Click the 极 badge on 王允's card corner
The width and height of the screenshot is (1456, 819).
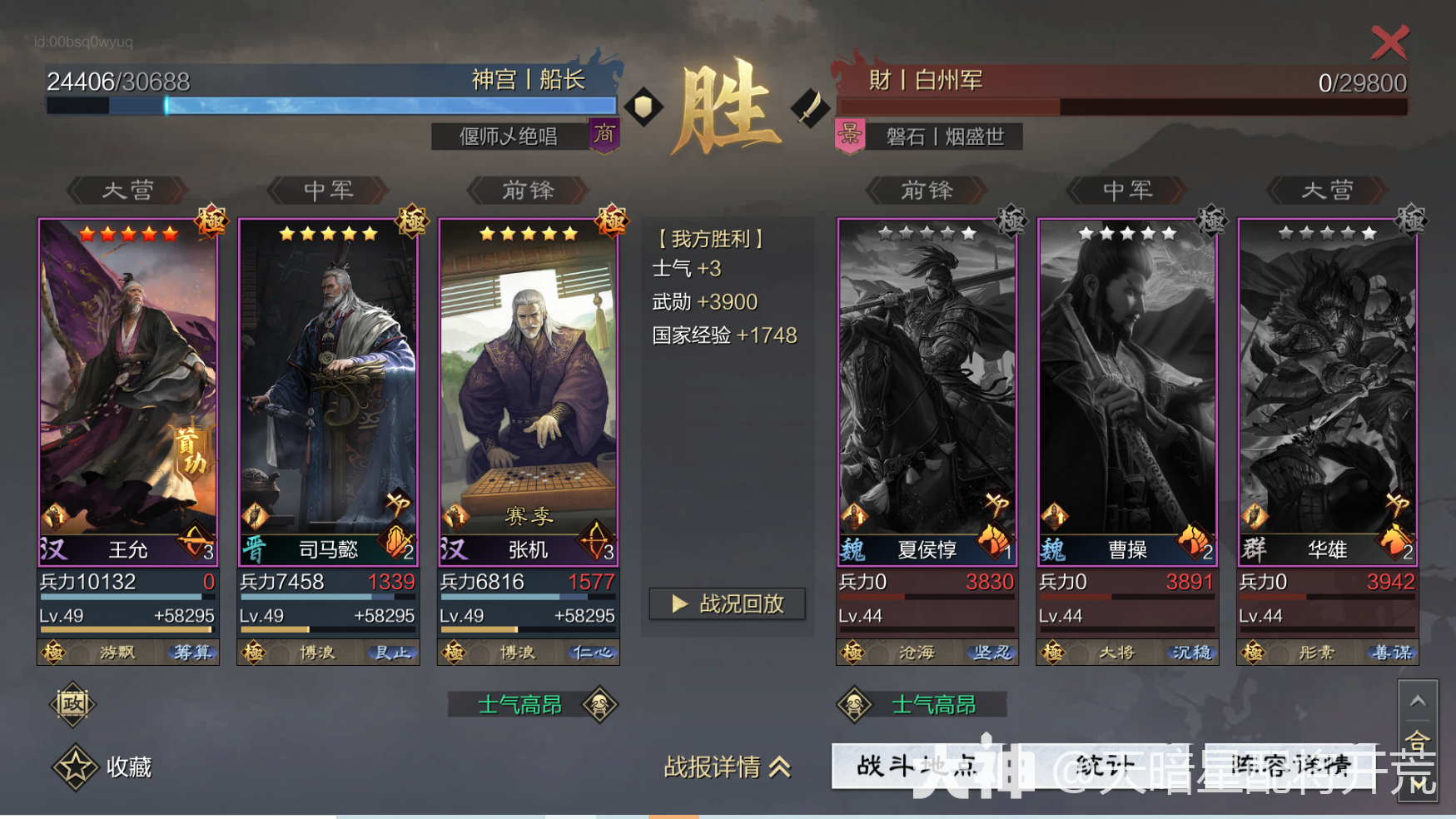tap(211, 223)
